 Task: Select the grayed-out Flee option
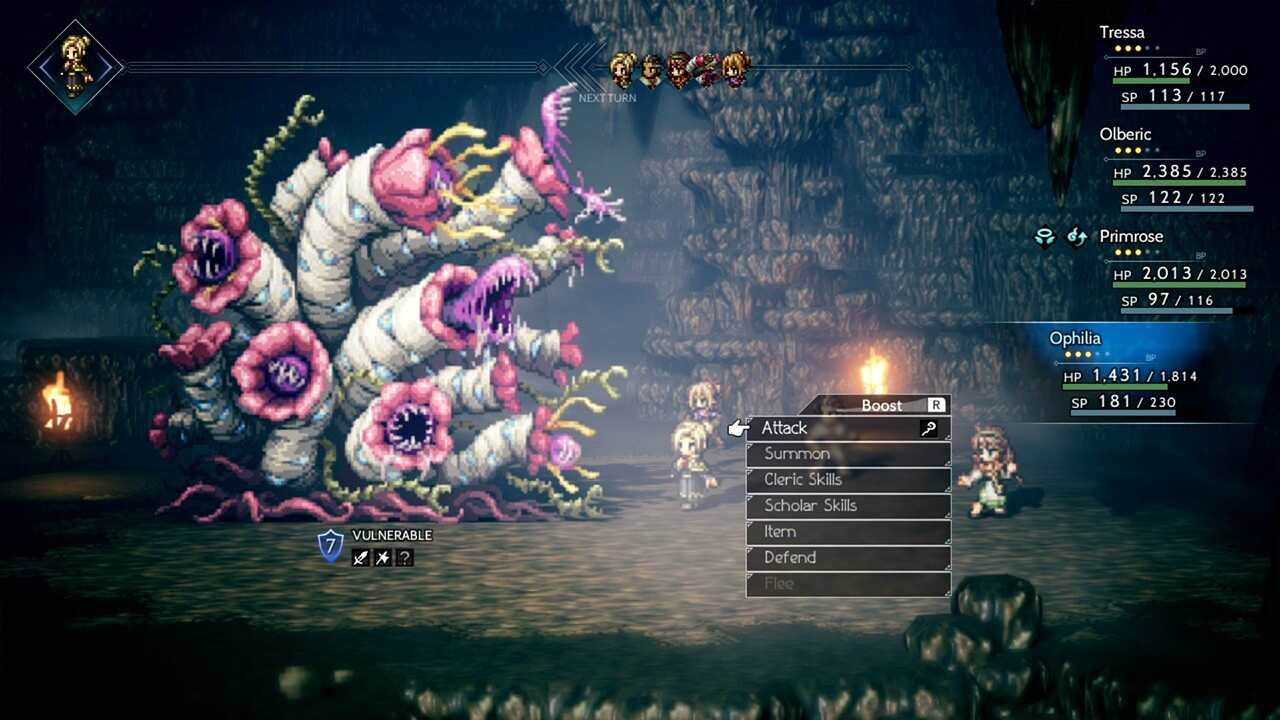tap(780, 583)
